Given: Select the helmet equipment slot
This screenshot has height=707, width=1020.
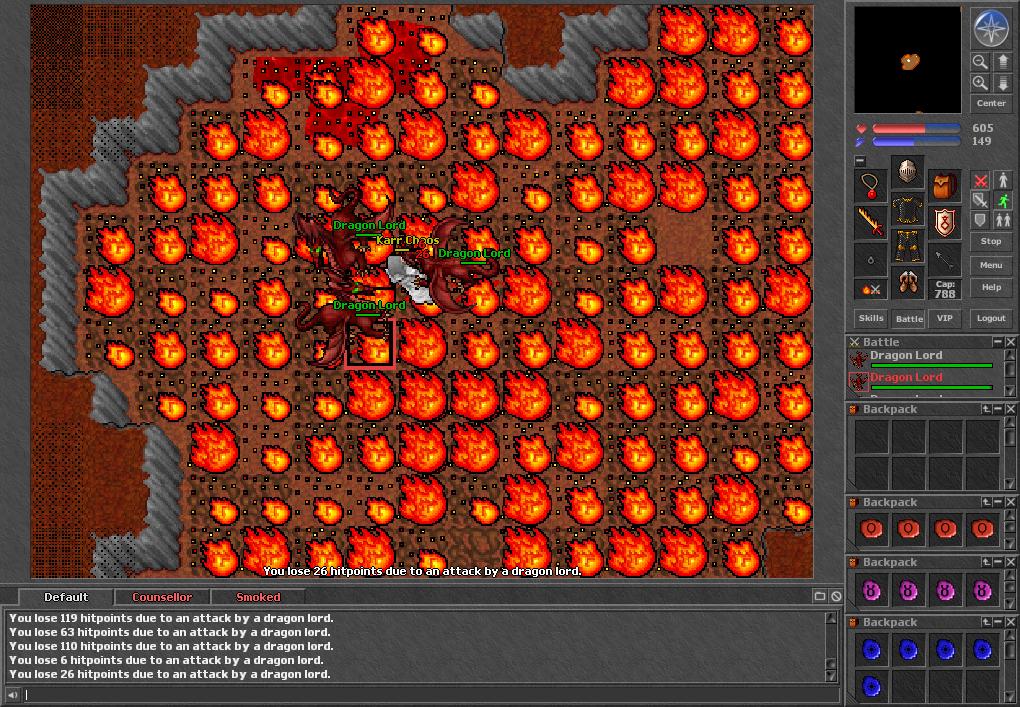Looking at the screenshot, I should click(x=908, y=172).
